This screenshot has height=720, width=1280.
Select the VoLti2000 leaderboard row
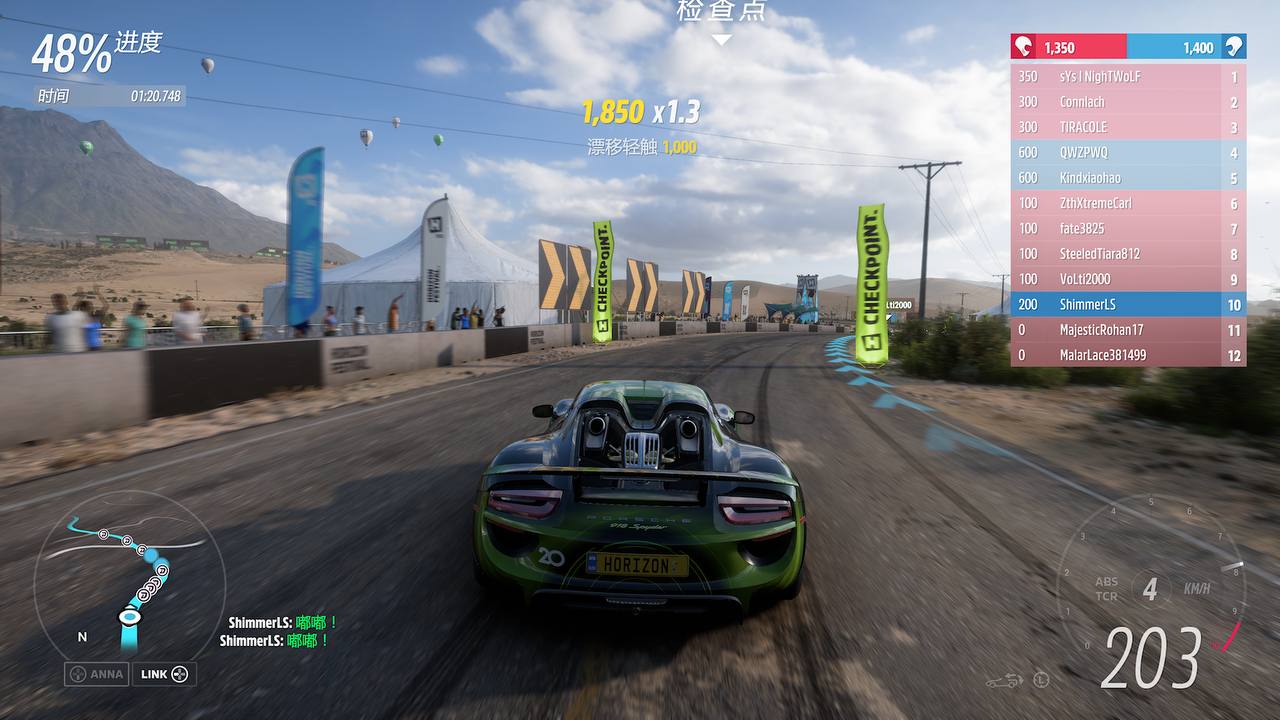1128,279
